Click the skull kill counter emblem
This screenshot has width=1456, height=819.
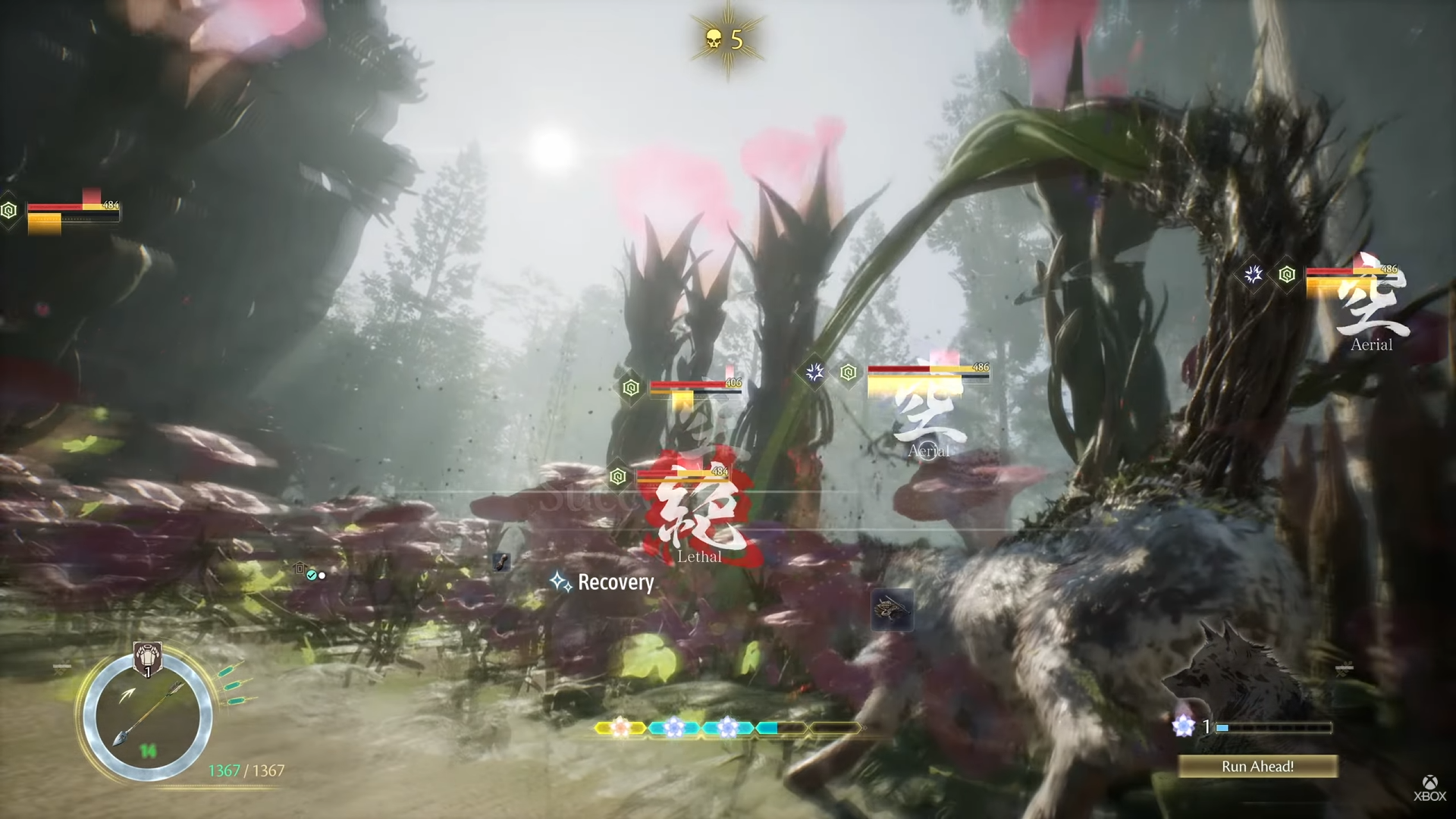[x=726, y=39]
